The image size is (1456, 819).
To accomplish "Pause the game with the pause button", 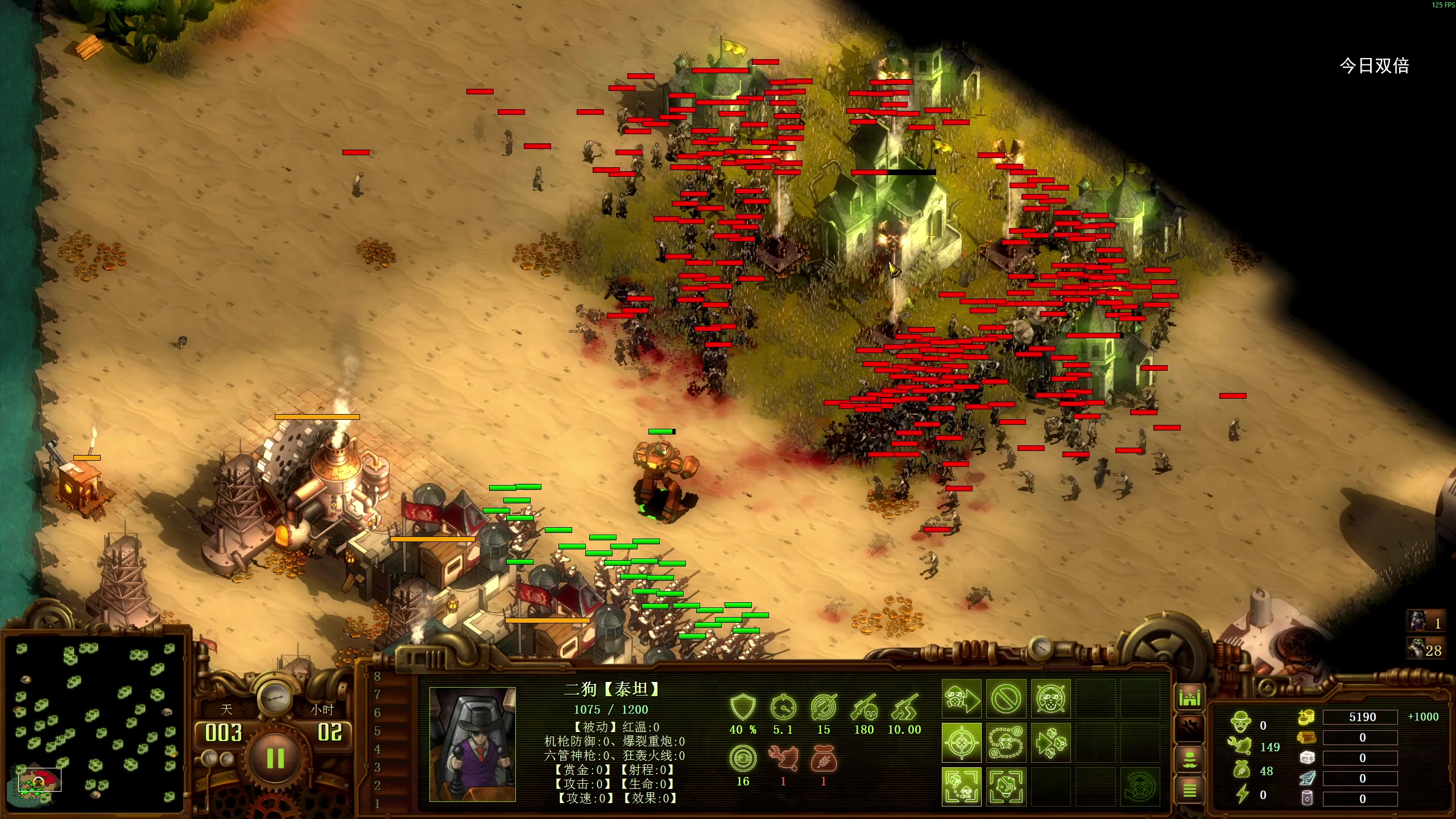I will [275, 758].
